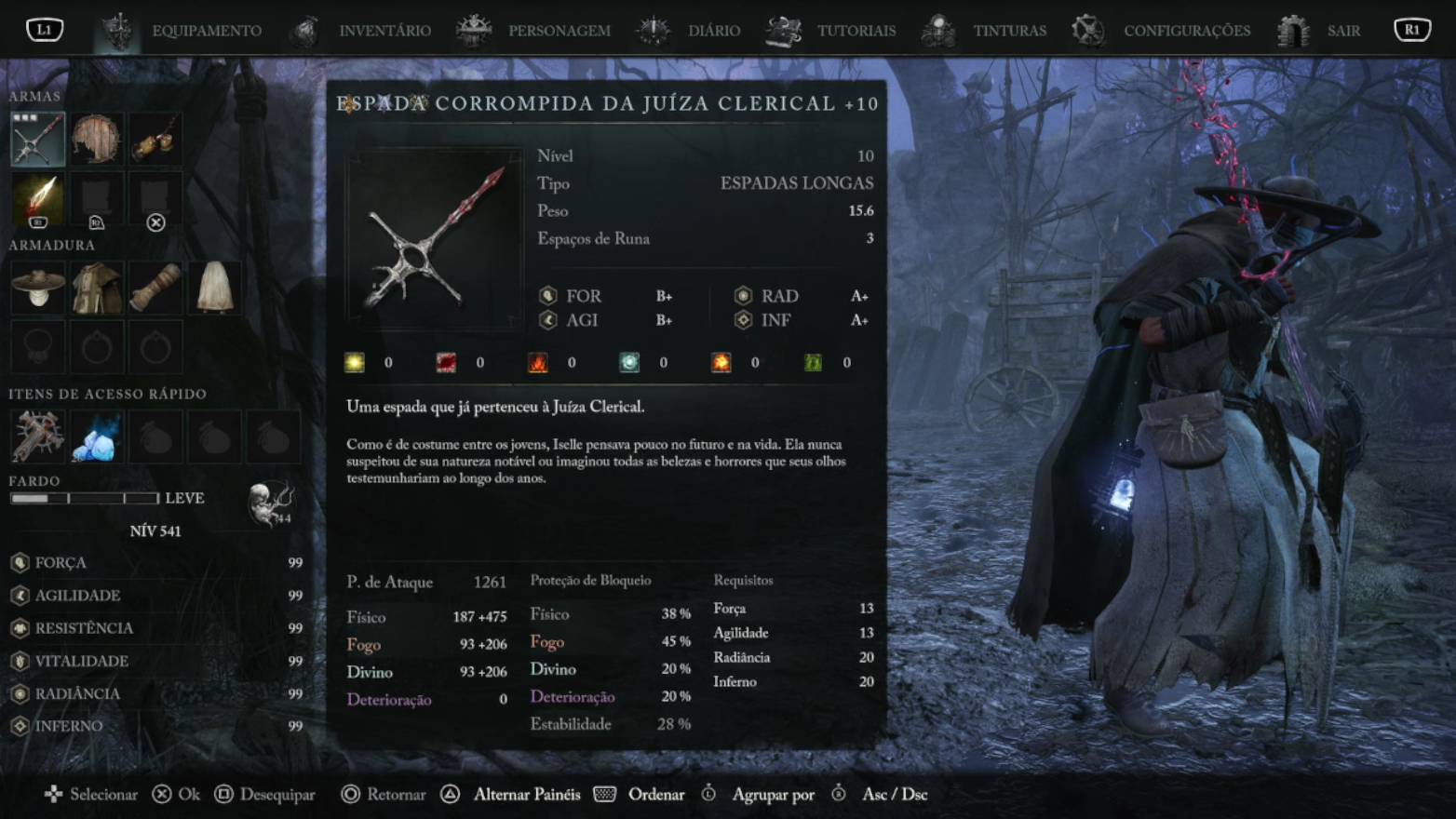
Task: Select the red-corded ranged weapon slot
Action: [155, 140]
